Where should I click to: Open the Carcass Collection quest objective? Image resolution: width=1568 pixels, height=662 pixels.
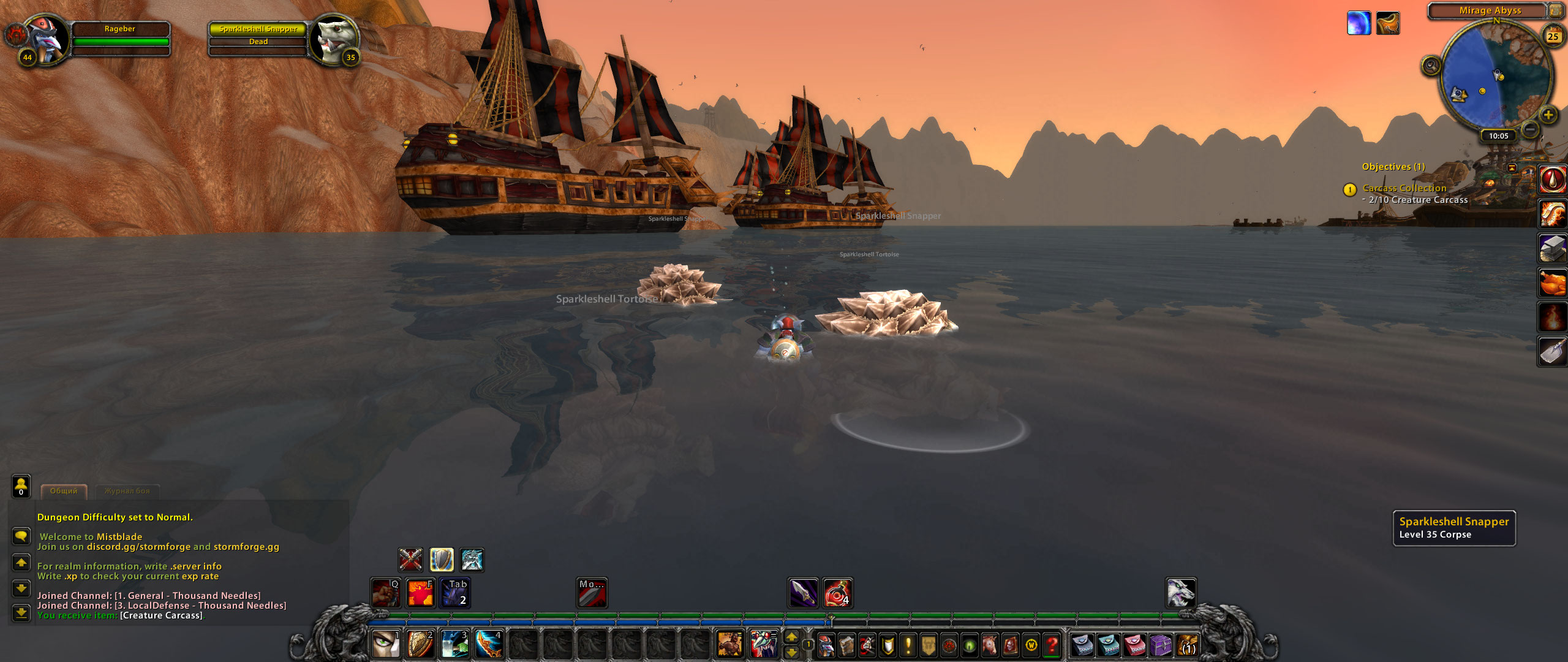click(x=1404, y=188)
